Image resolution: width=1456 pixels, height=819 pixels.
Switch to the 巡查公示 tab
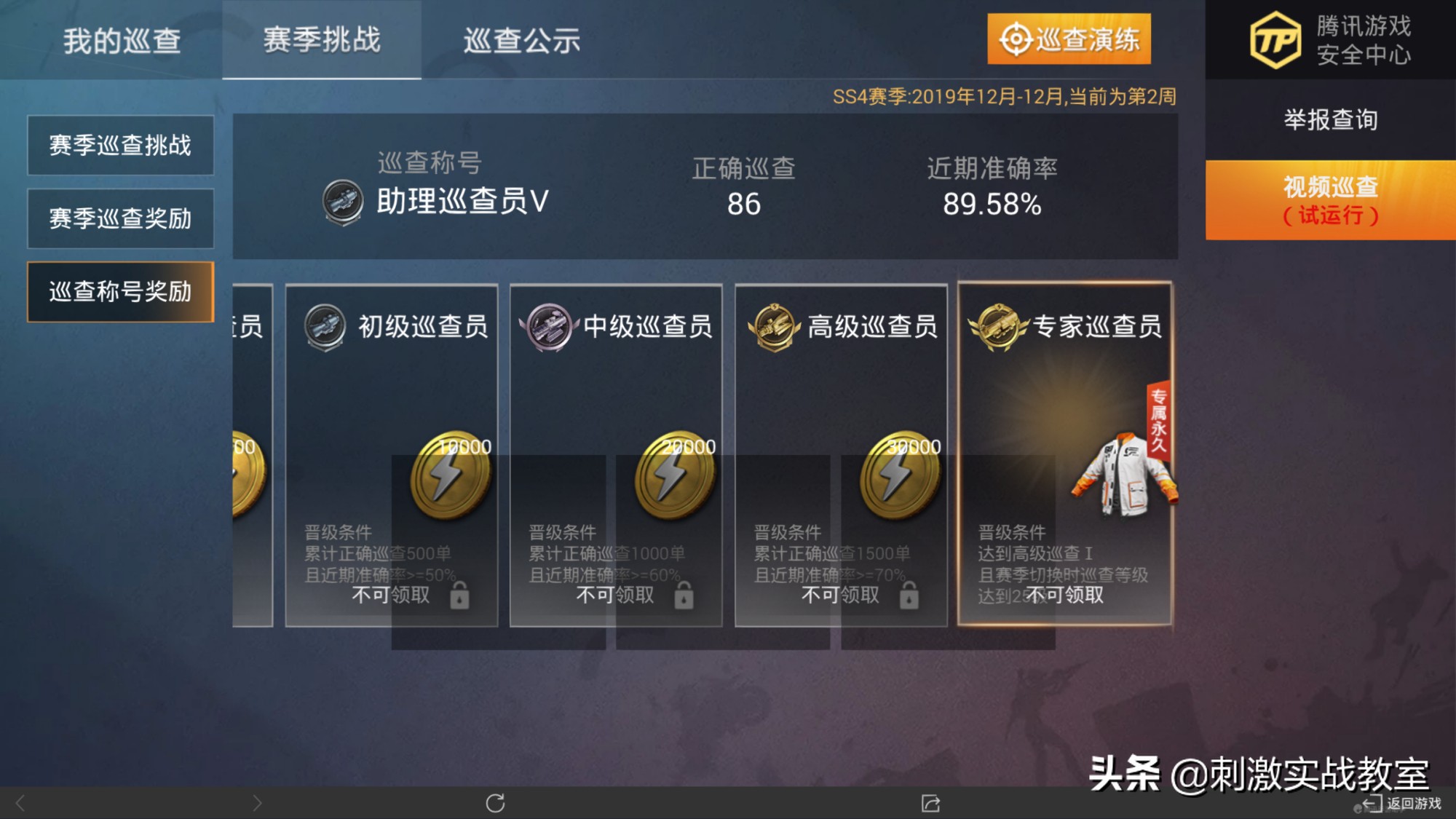(x=521, y=41)
